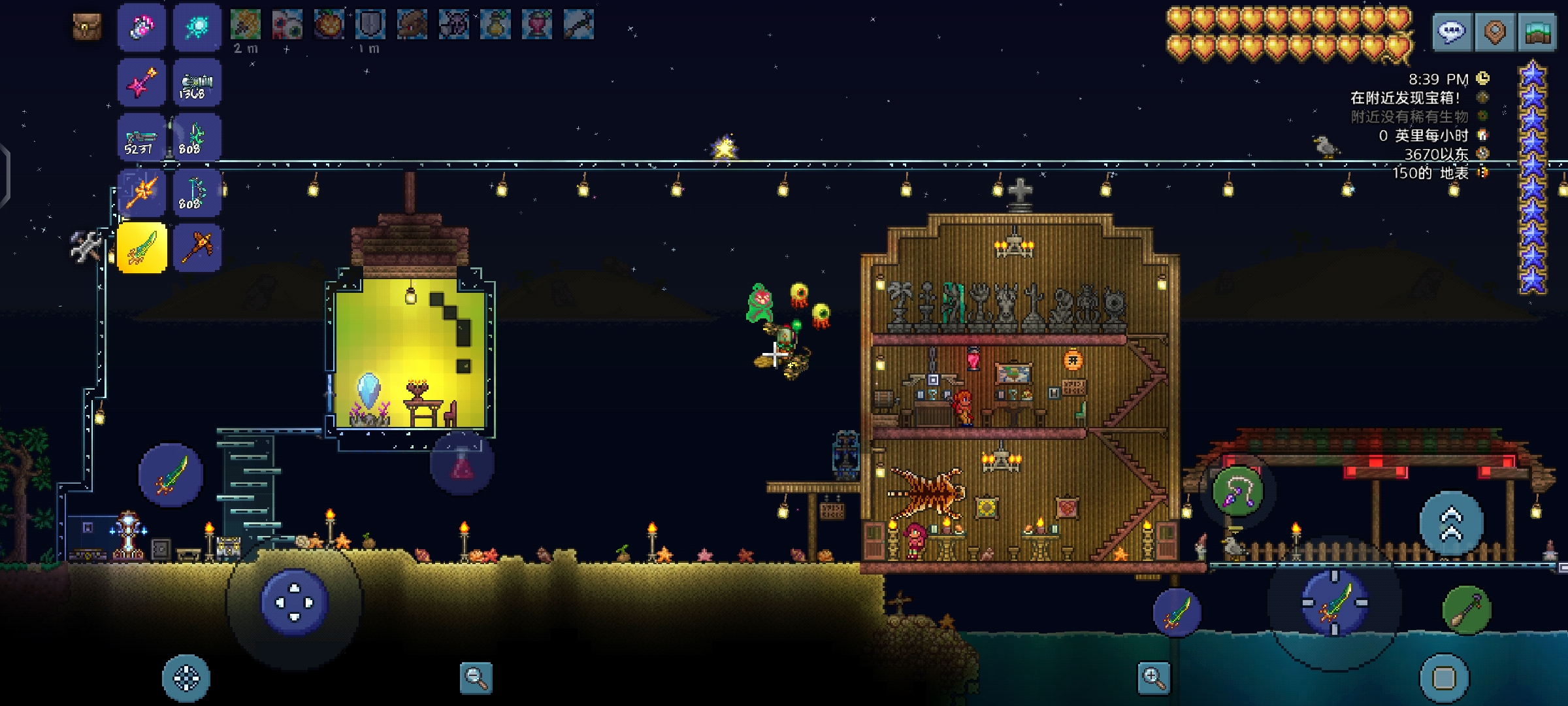The height and width of the screenshot is (706, 1568).
Task: Select the pink and white capsule item slot
Action: (142, 27)
